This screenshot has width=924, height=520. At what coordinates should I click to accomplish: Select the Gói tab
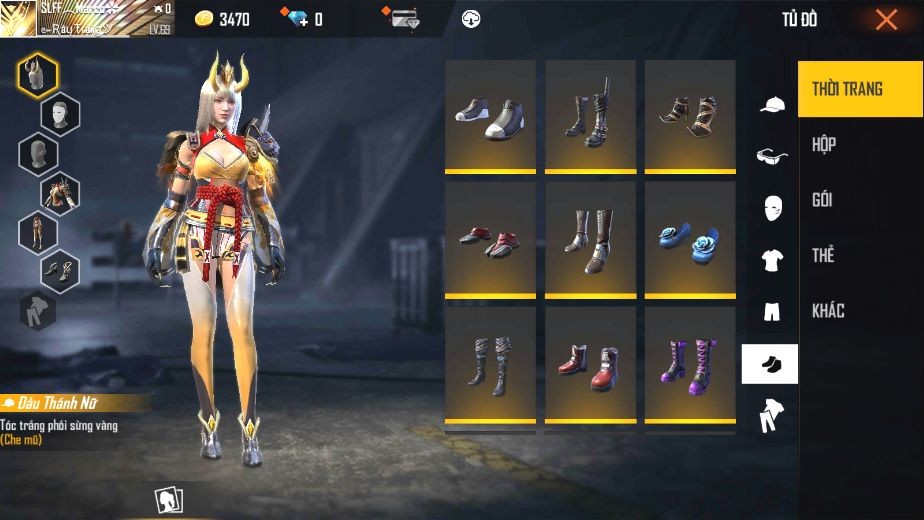(x=823, y=200)
